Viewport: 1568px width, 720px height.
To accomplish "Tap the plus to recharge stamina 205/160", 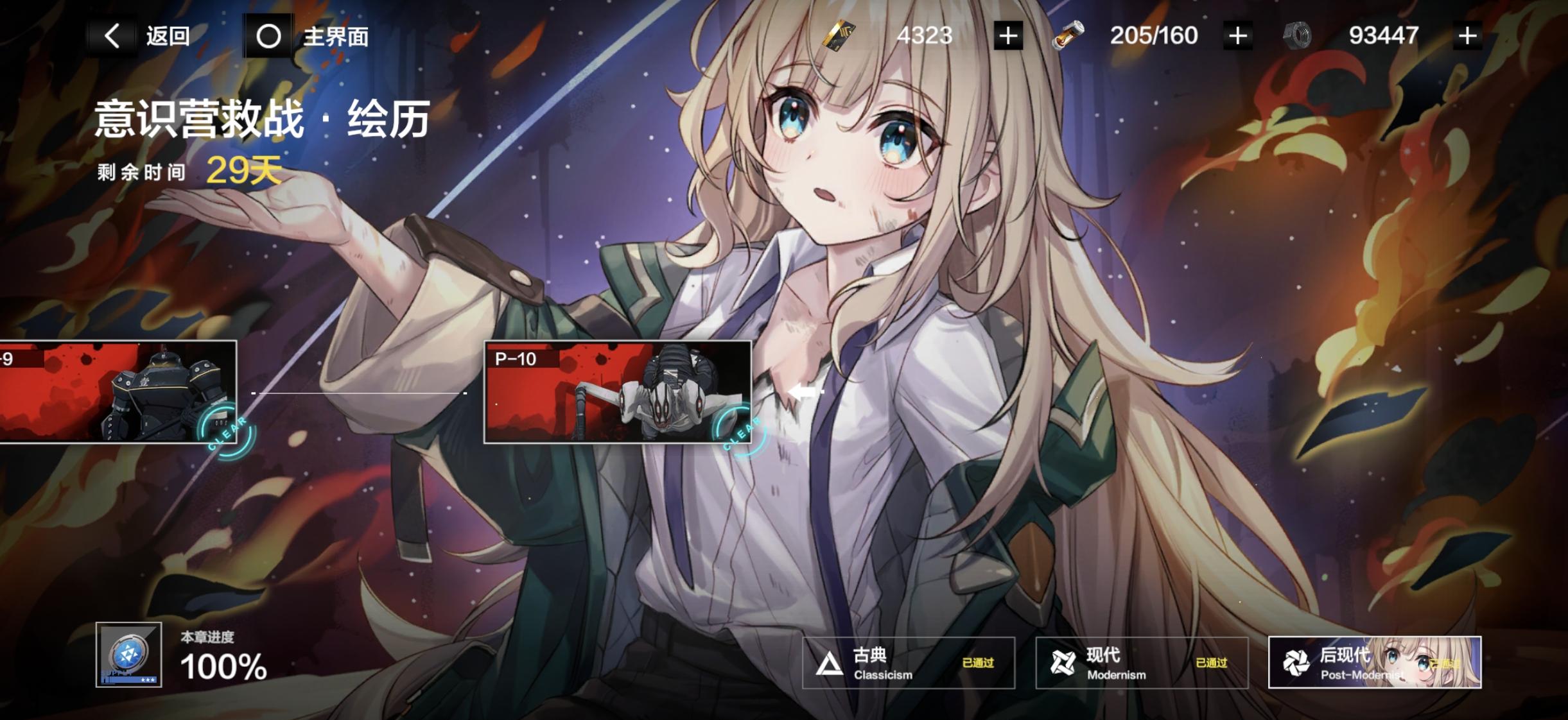I will [x=1237, y=35].
